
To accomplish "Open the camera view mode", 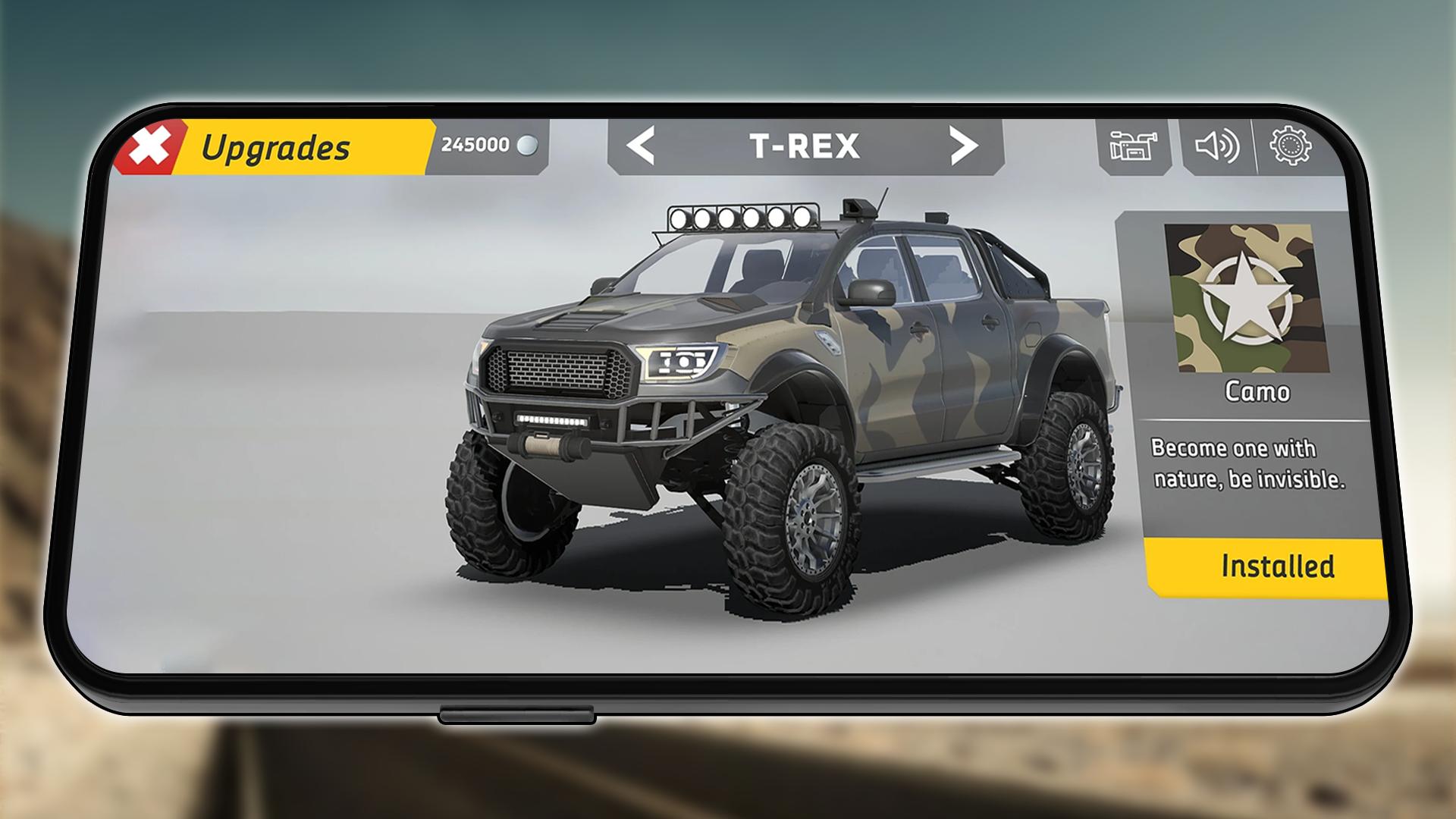I will 1133,146.
